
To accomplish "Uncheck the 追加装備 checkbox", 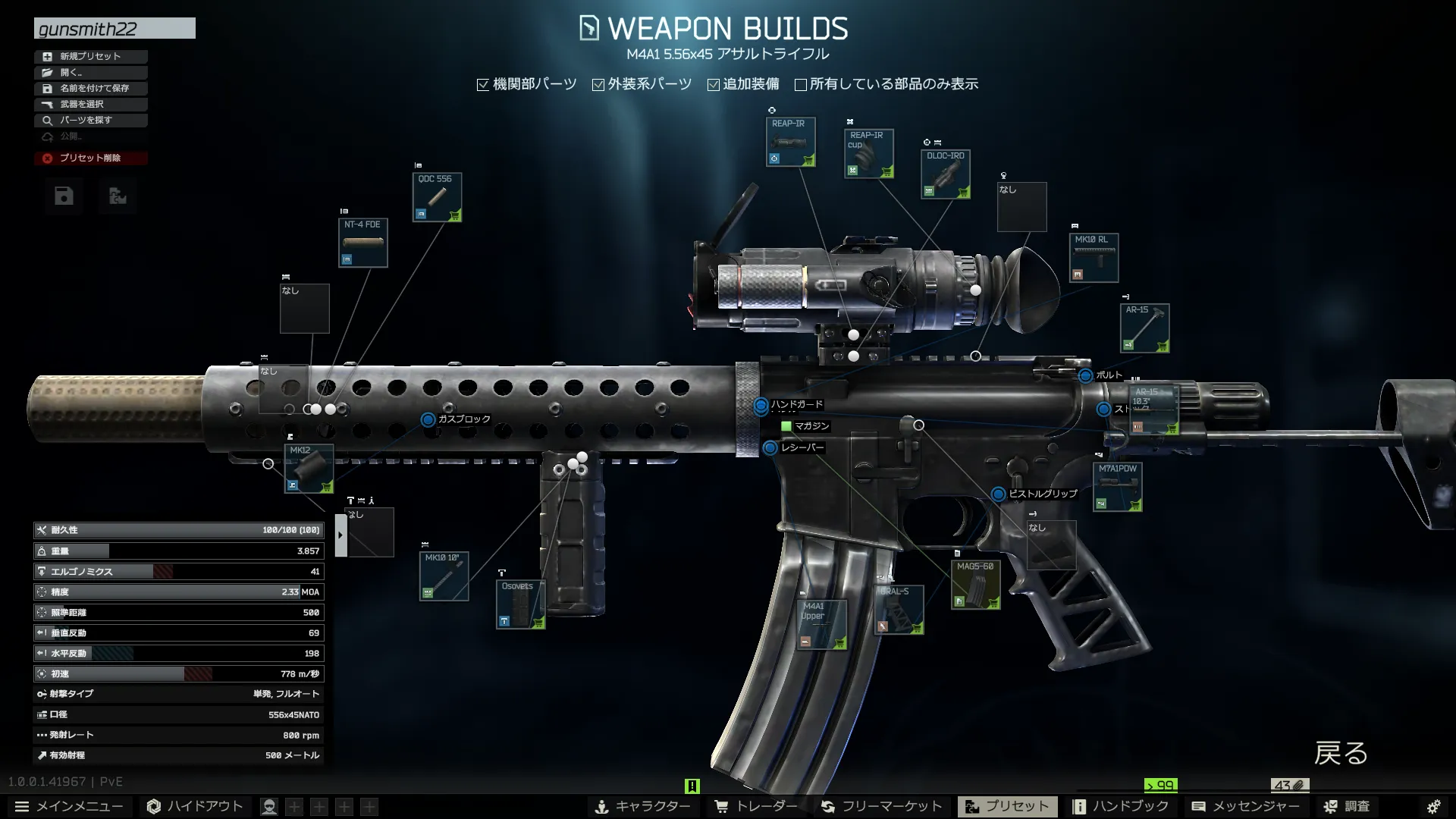I will click(x=714, y=85).
